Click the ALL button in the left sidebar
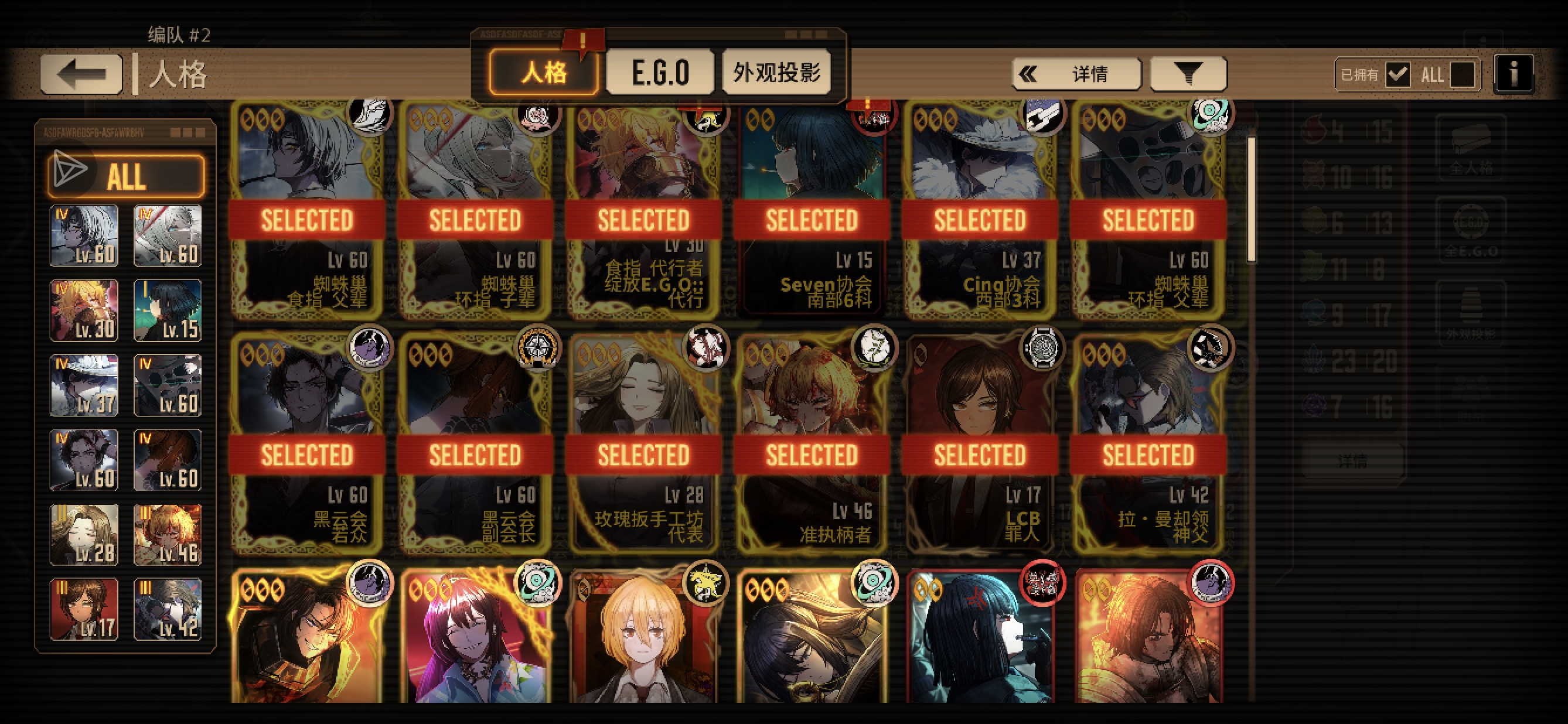The width and height of the screenshot is (1568, 724). pos(128,176)
